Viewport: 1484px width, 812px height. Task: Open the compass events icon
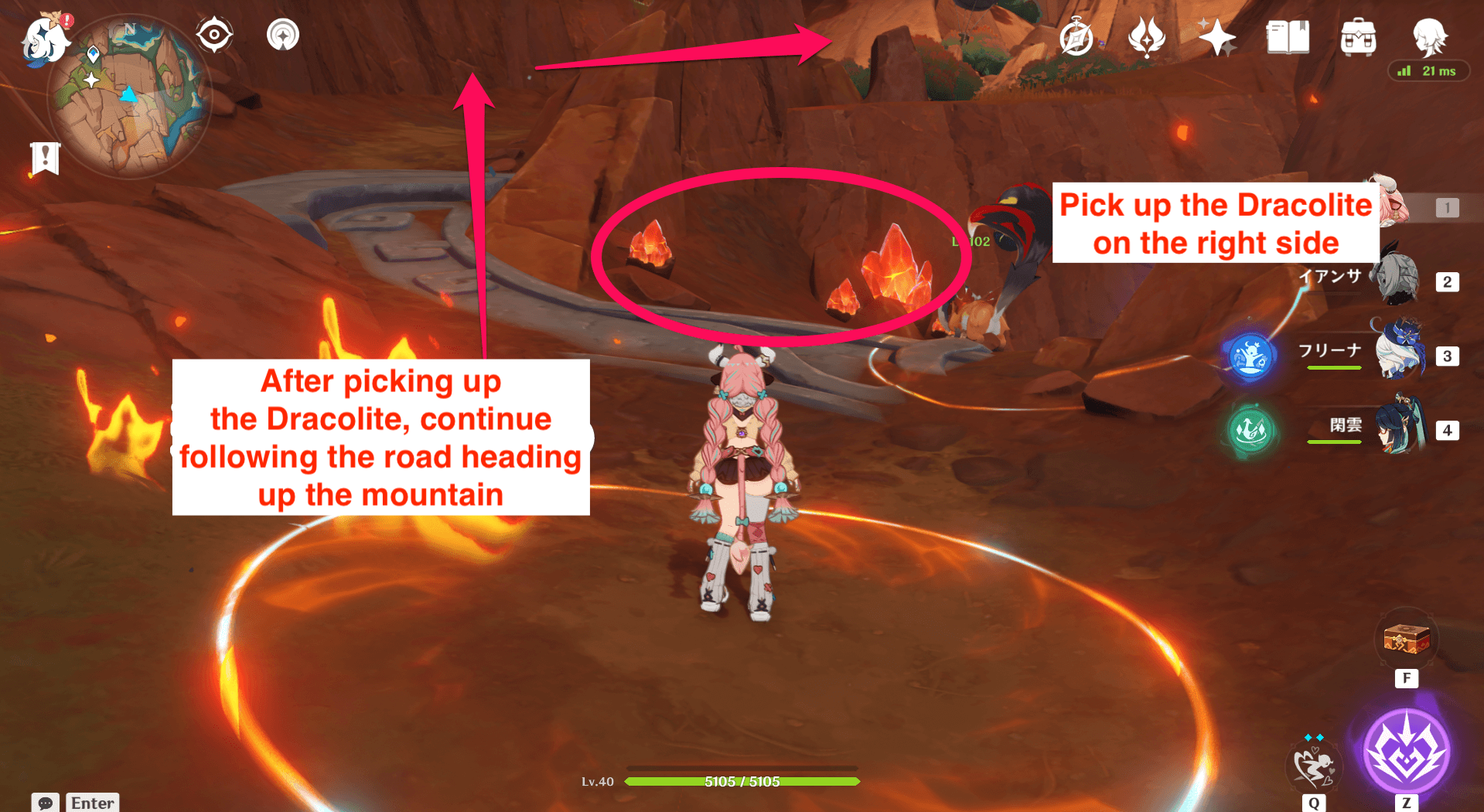point(1076,38)
